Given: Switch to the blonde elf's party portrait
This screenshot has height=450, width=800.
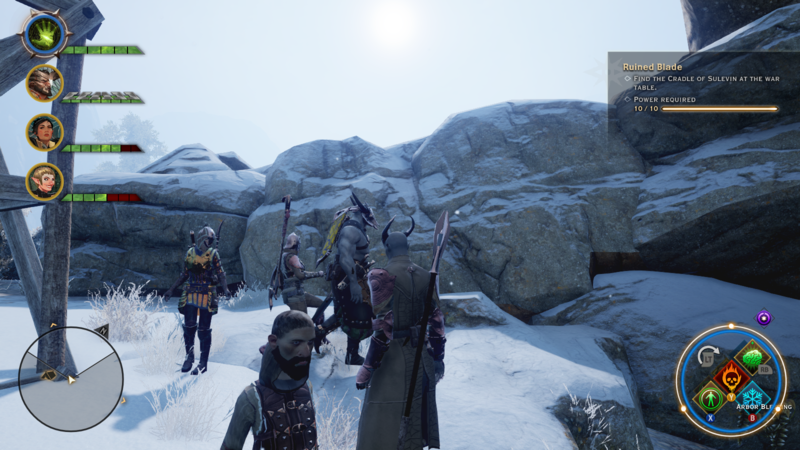Looking at the screenshot, I should (x=44, y=181).
